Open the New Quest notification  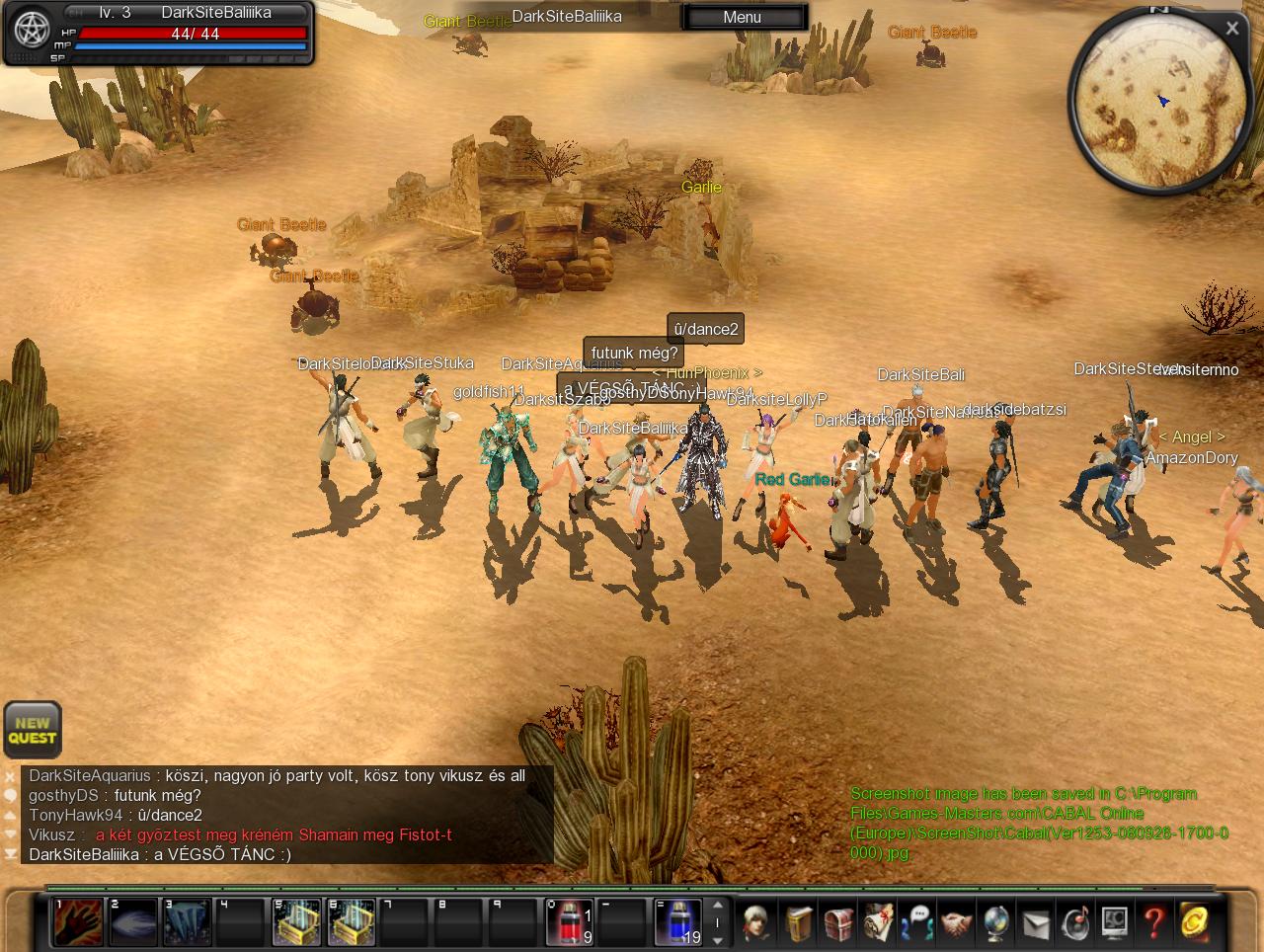tap(33, 730)
